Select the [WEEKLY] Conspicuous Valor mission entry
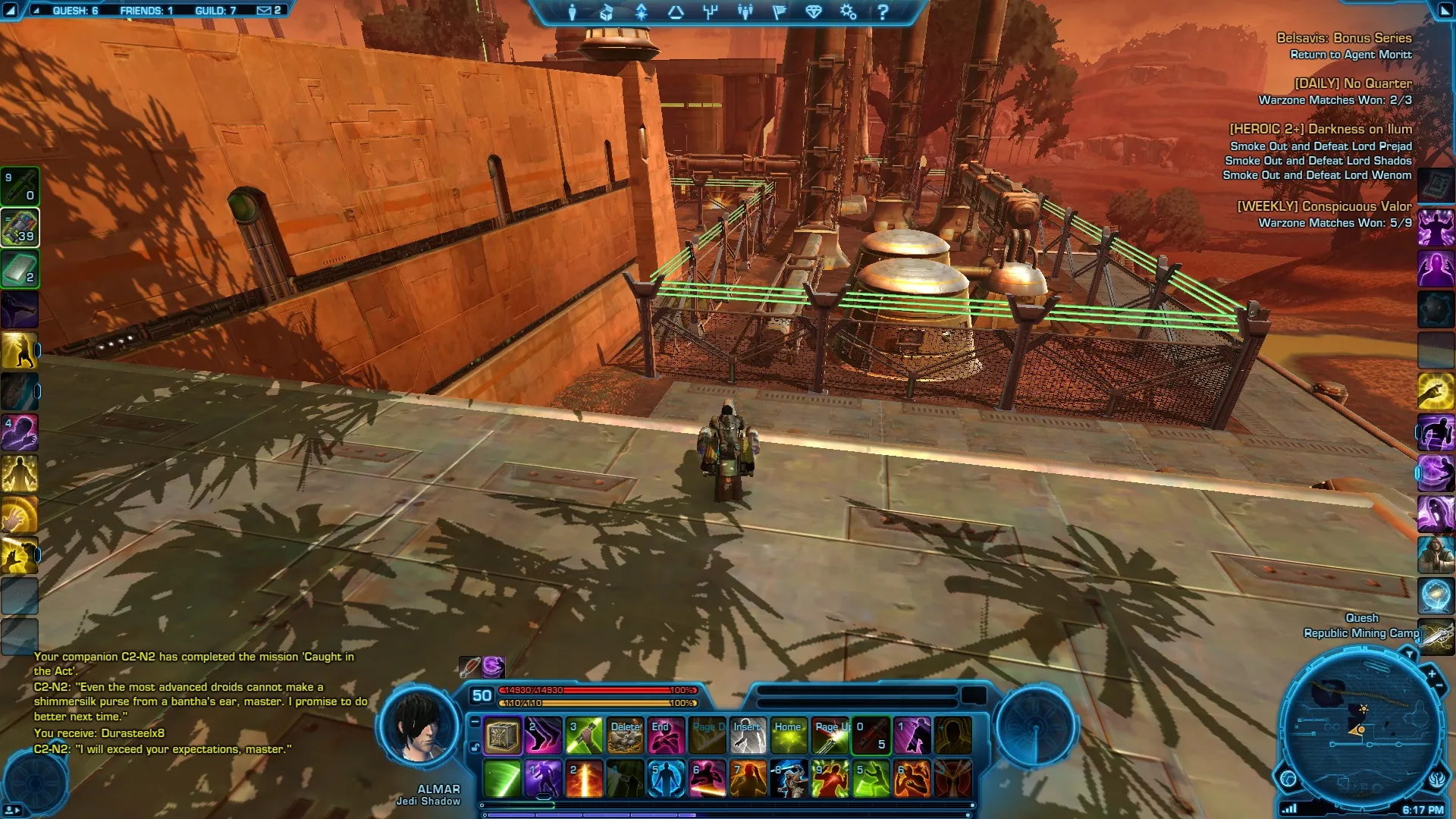This screenshot has height=819, width=1456. tap(1324, 206)
